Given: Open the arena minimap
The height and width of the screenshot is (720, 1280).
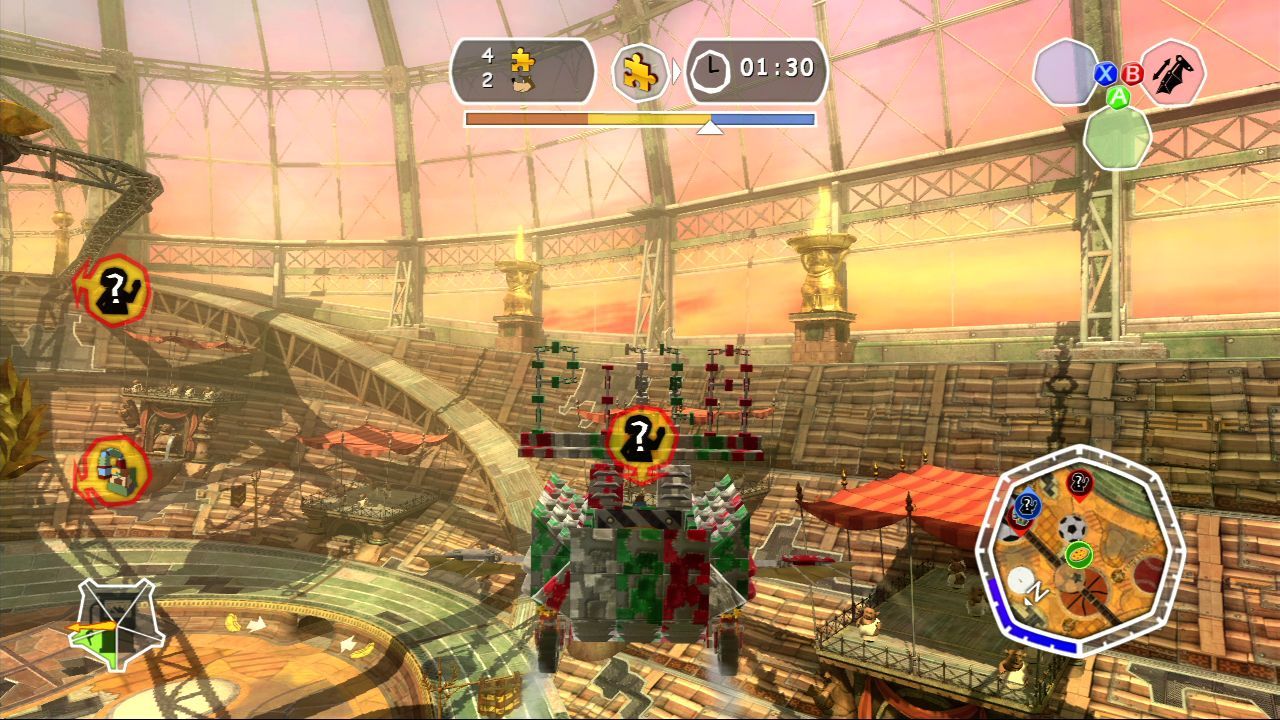Looking at the screenshot, I should 1073,556.
